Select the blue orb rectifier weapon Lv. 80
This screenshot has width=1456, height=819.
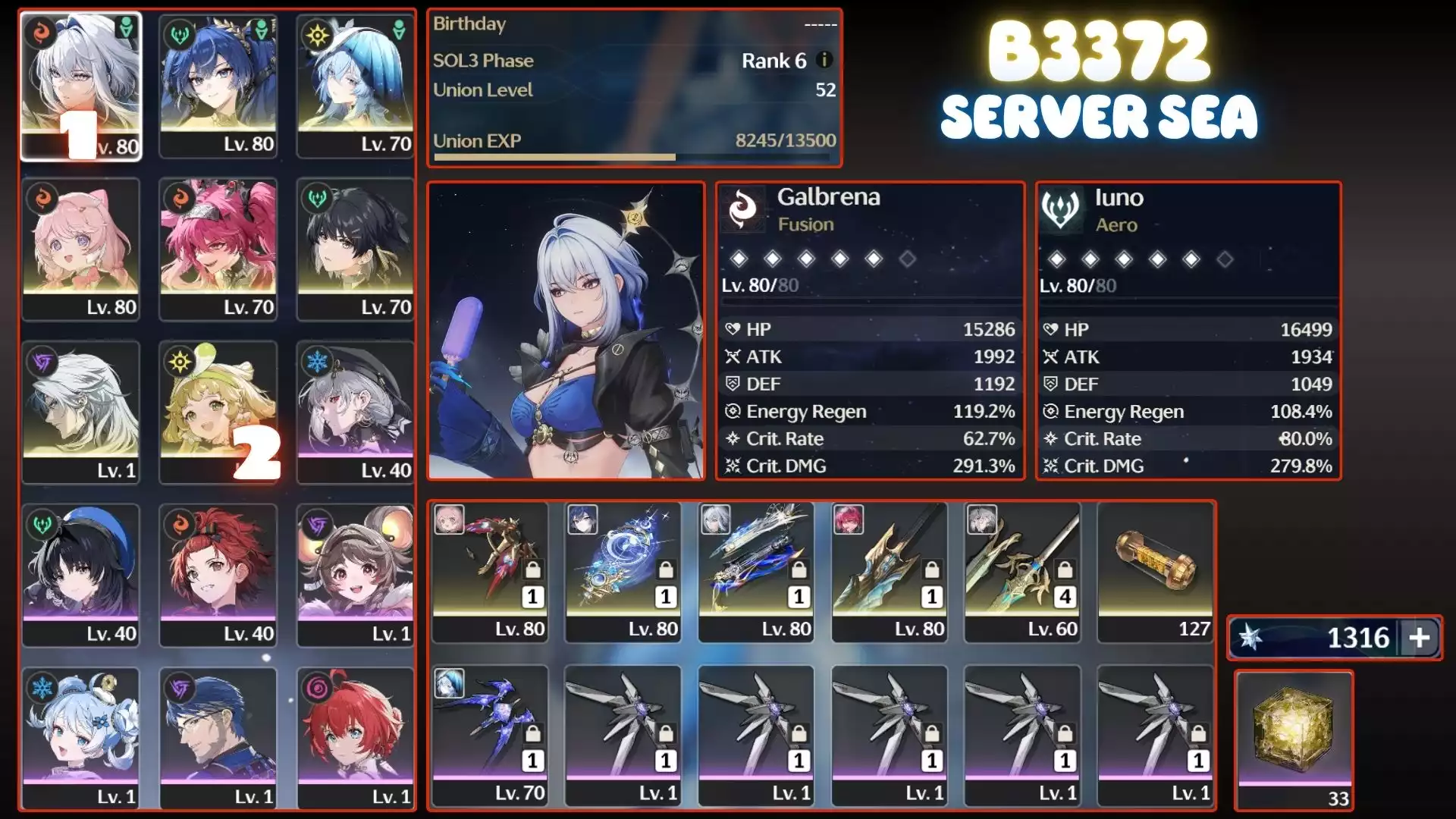[623, 571]
